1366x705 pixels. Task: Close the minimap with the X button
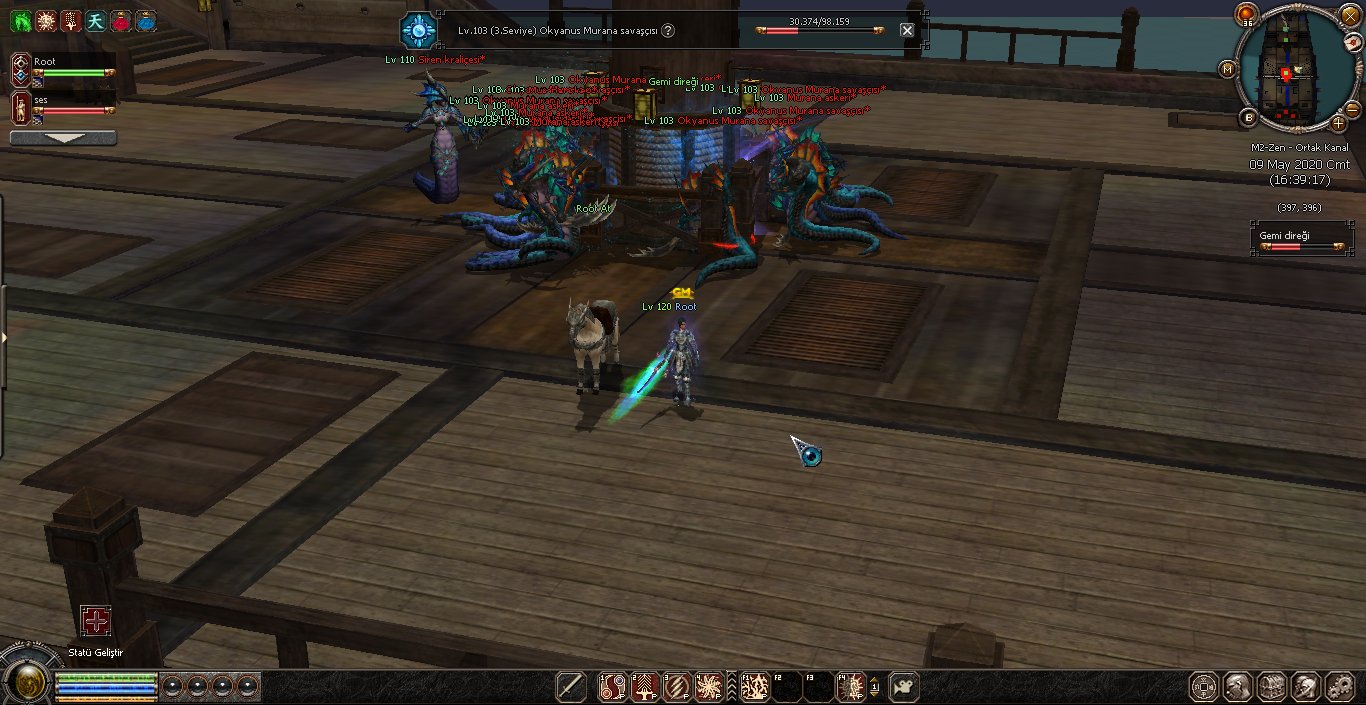[1351, 16]
